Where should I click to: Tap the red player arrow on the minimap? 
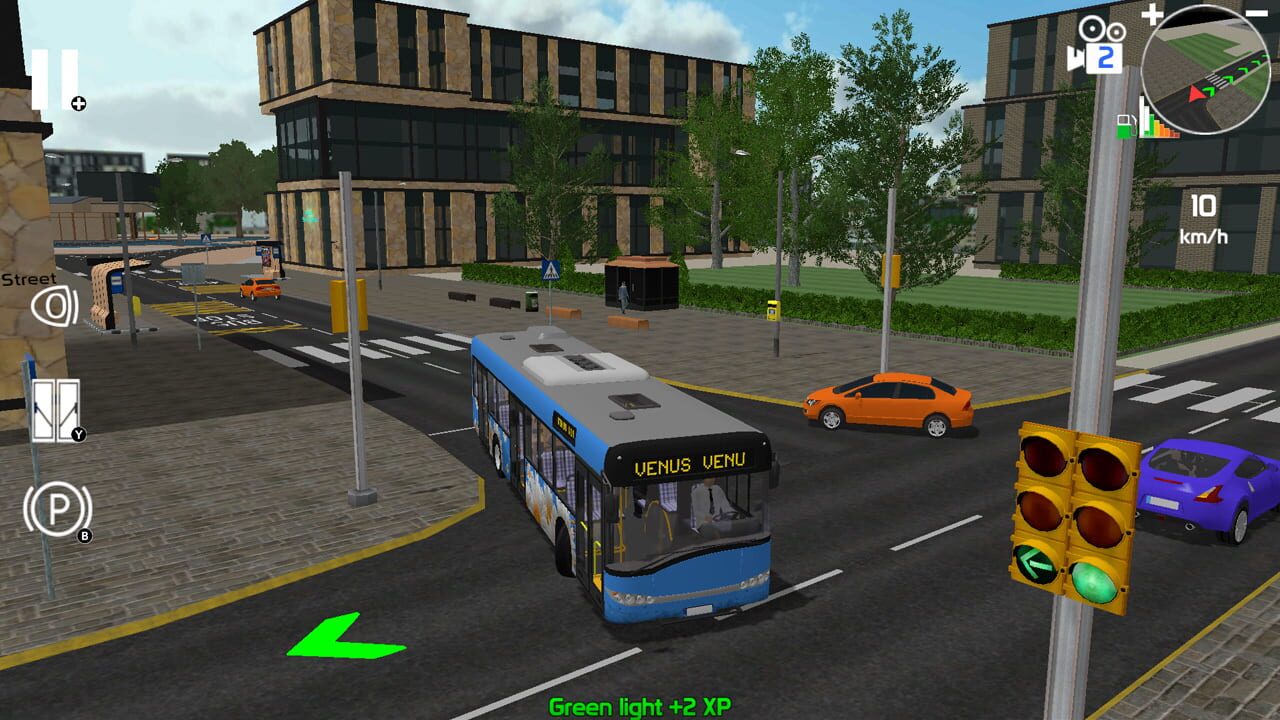(x=1194, y=94)
